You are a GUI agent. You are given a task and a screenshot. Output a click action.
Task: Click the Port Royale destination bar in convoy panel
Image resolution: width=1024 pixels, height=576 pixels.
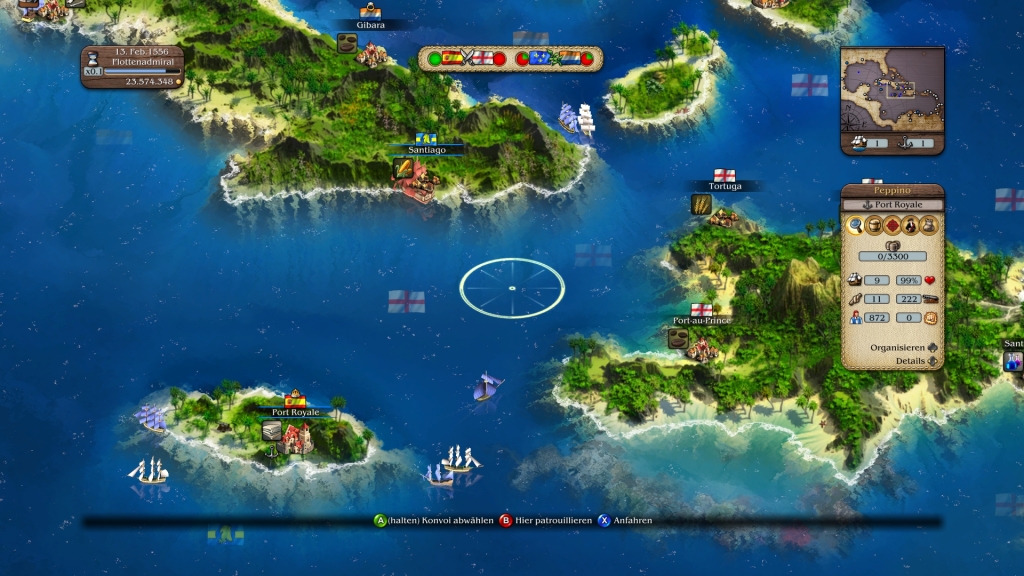tap(892, 205)
